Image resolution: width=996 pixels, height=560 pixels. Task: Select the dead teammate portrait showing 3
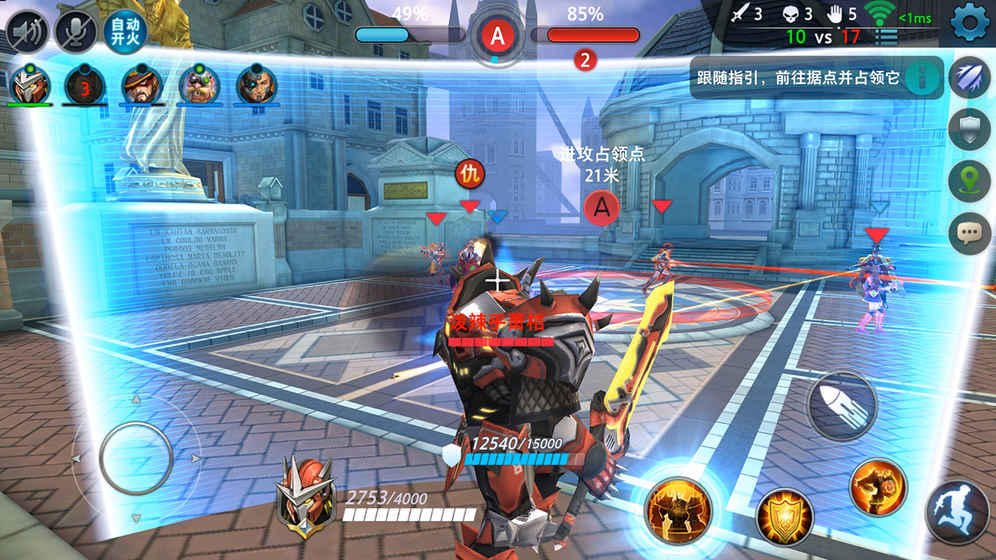(x=85, y=84)
